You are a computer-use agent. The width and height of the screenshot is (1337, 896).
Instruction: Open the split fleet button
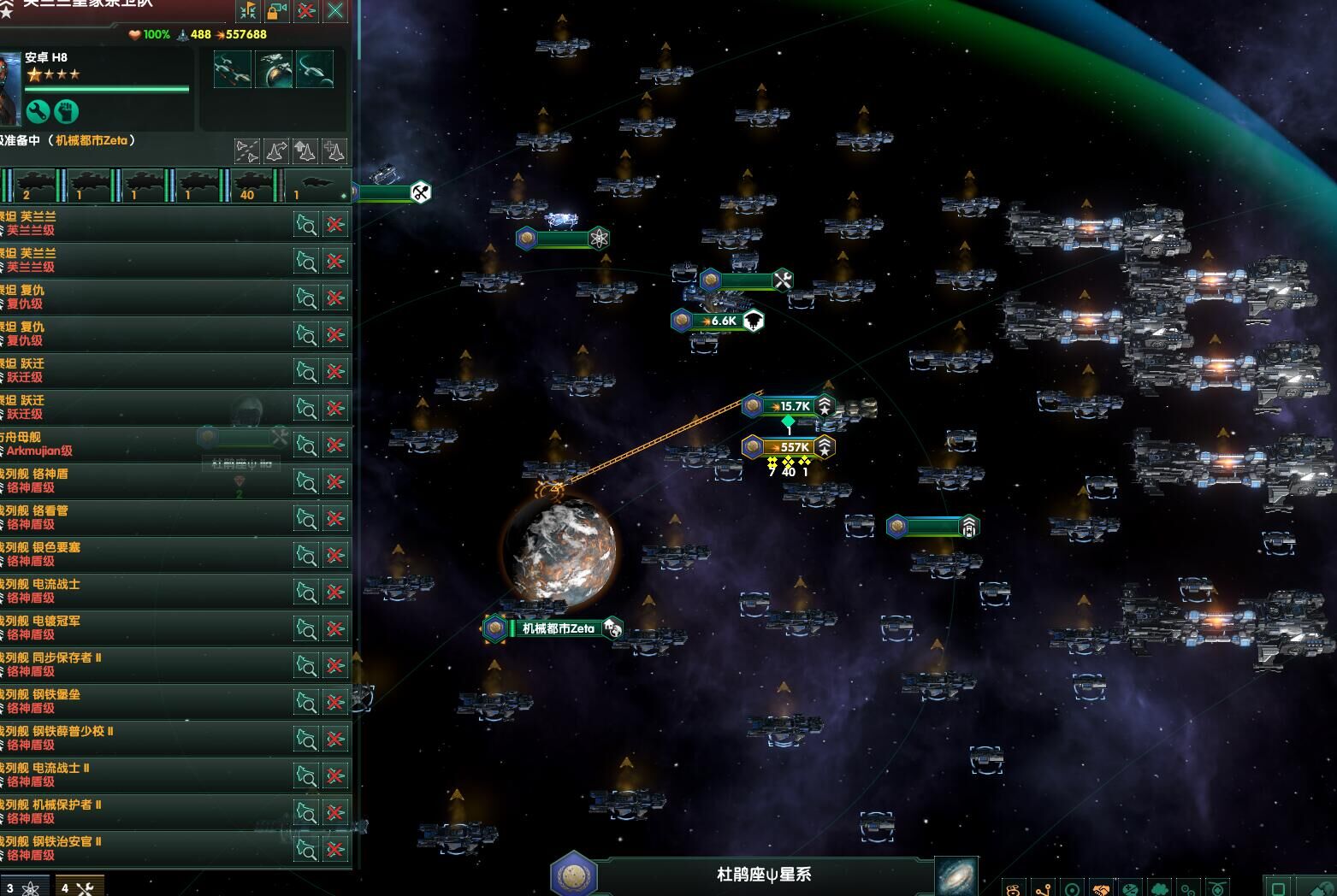point(247,151)
